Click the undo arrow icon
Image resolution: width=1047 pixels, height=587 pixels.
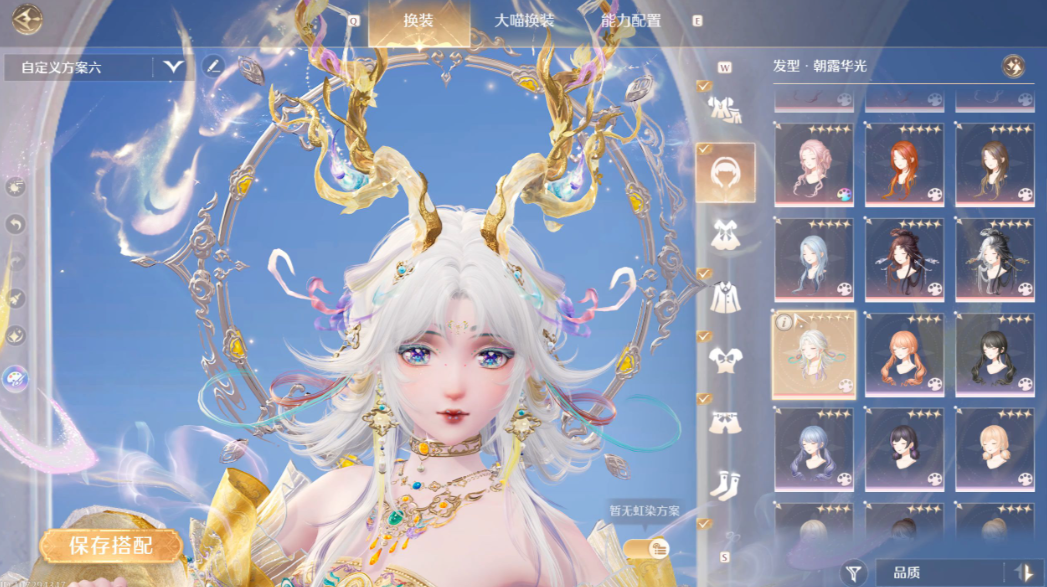(16, 224)
